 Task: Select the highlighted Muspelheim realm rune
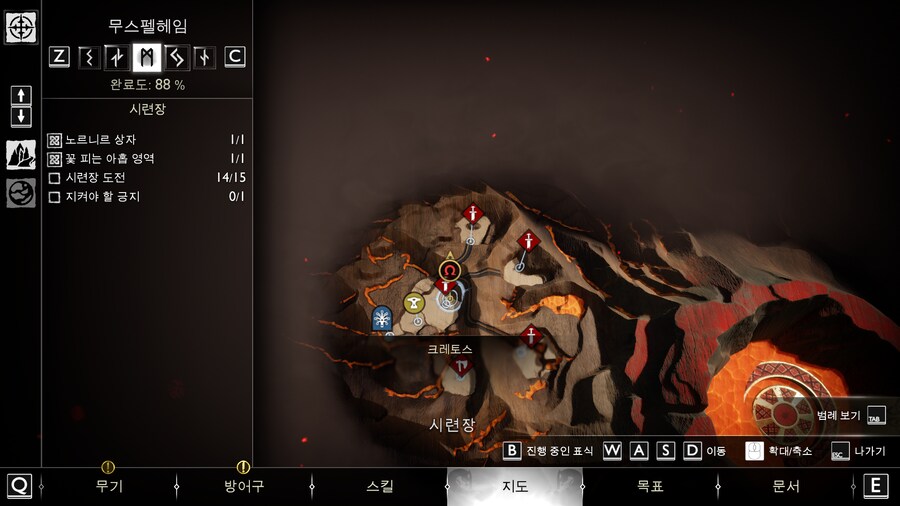(147, 57)
